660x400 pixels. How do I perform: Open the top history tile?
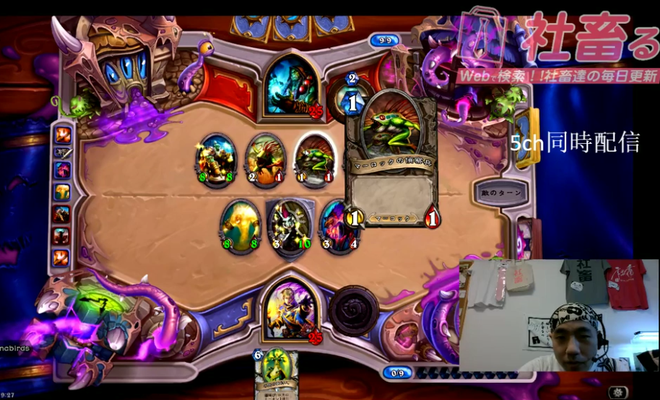[x=63, y=135]
